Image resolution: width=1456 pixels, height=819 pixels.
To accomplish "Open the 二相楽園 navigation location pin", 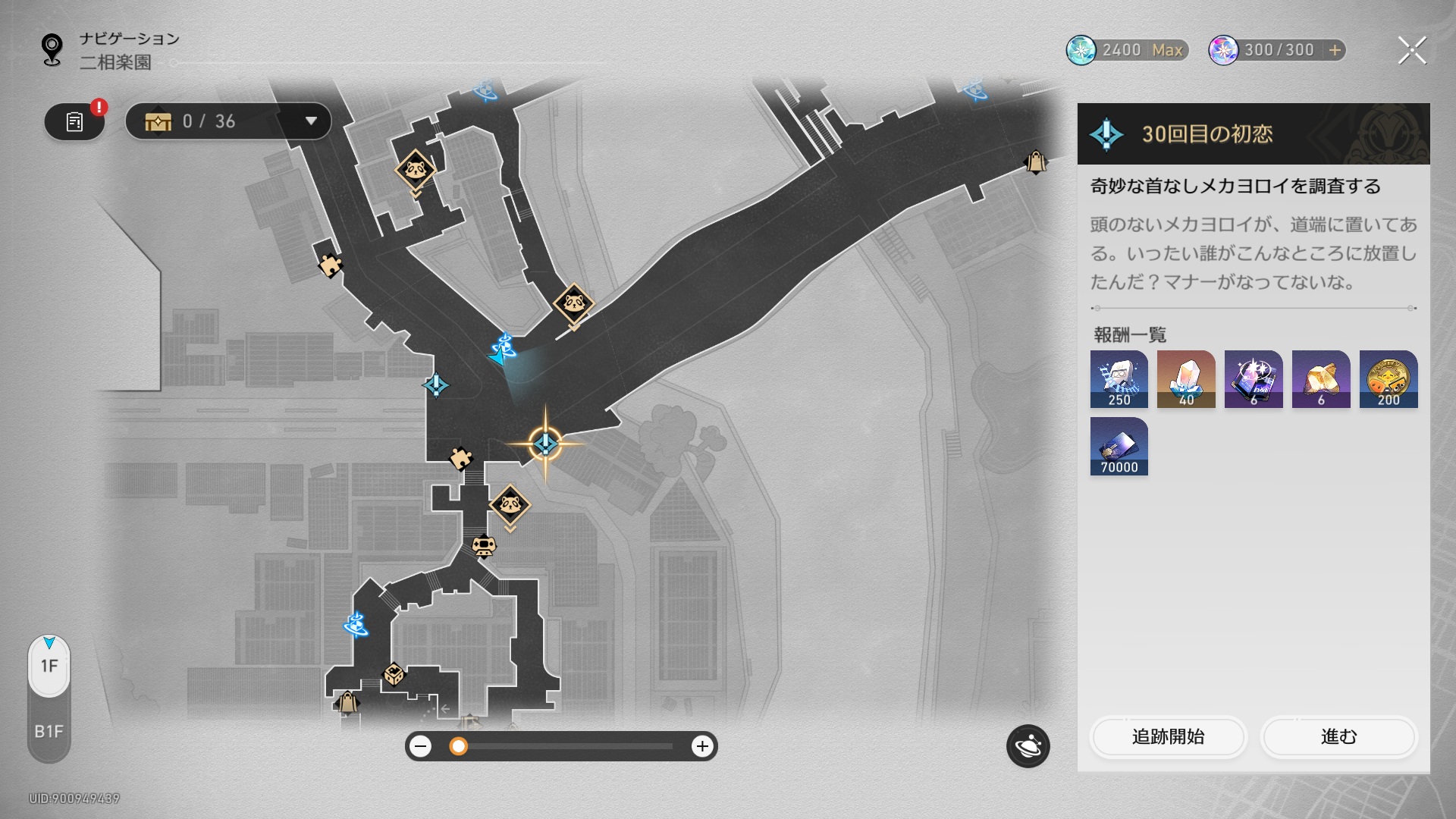I will (x=52, y=50).
